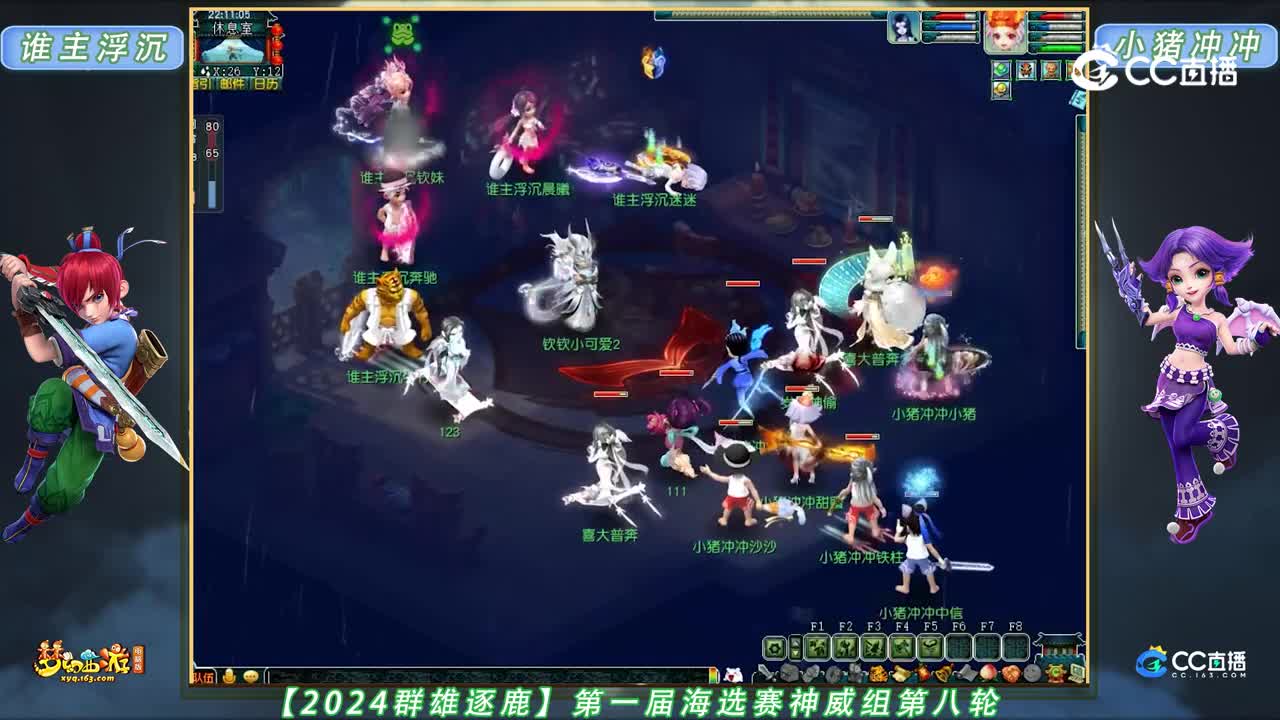Select the green hat pet icon below the portrait
Image resolution: width=1280 pixels, height=720 pixels.
1000,69
